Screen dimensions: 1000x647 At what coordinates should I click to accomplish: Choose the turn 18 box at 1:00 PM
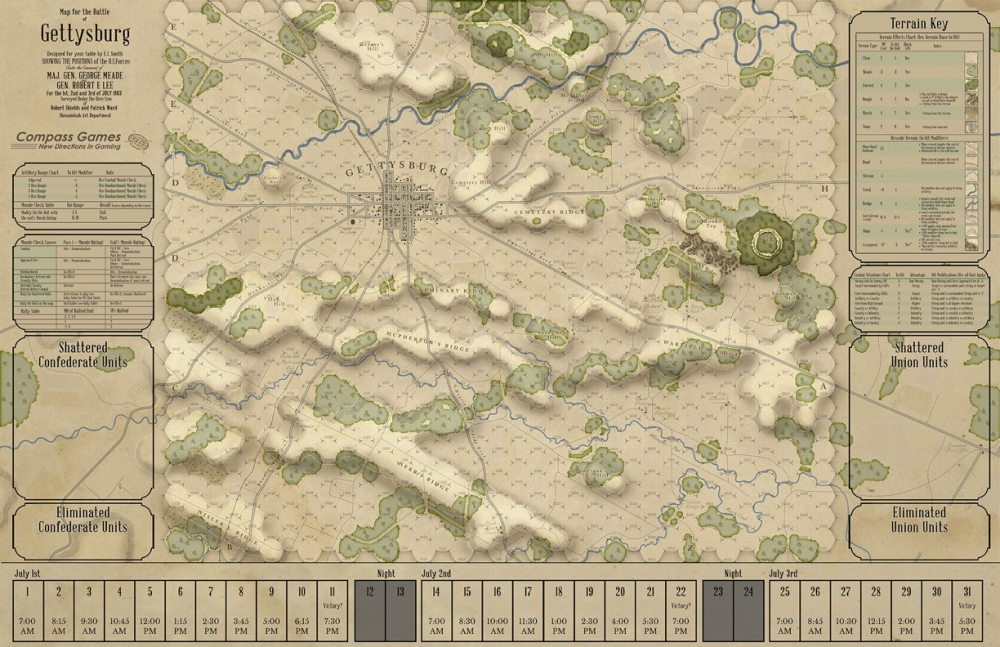click(x=558, y=609)
